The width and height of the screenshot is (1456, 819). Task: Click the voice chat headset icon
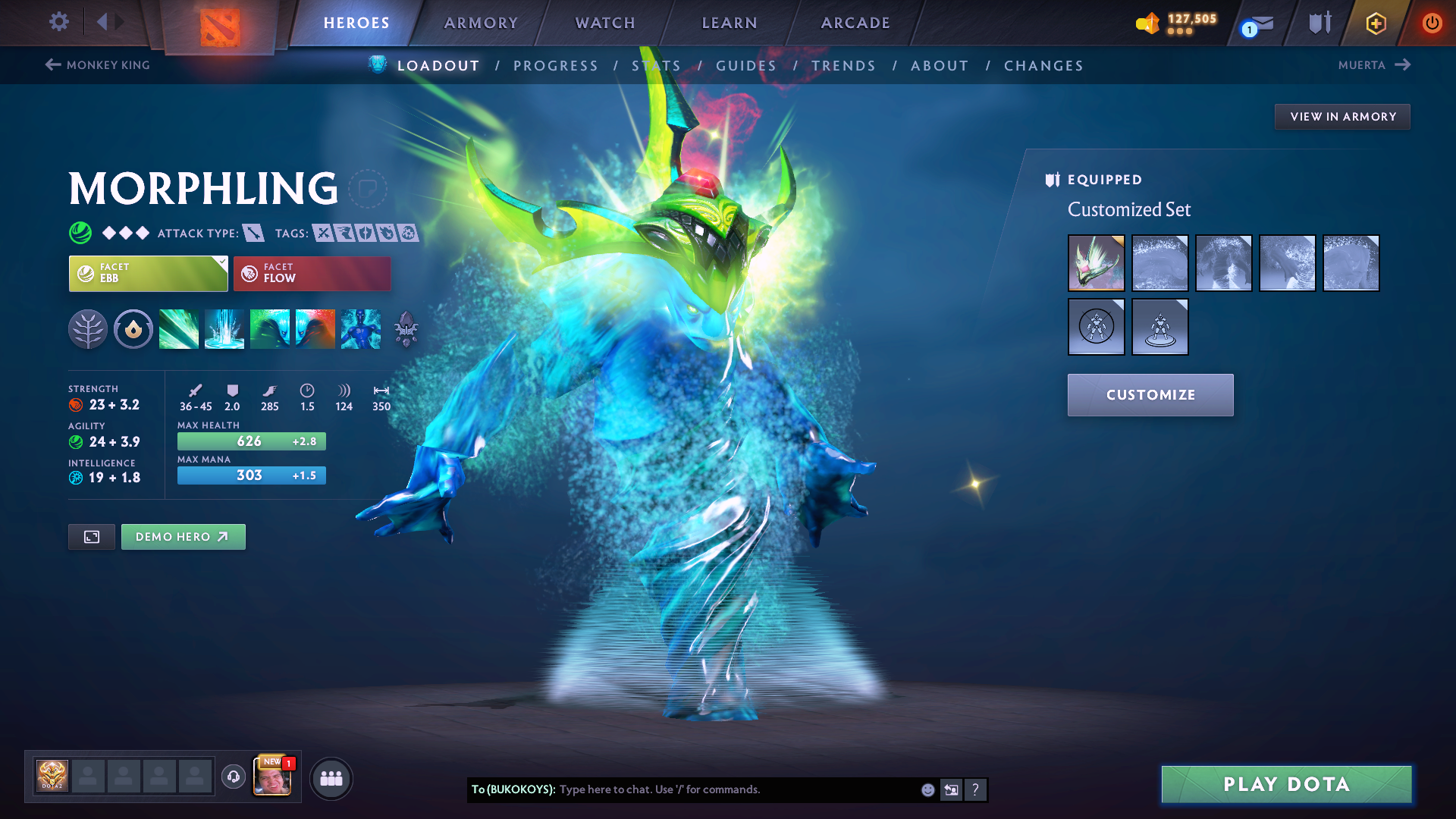(x=233, y=778)
